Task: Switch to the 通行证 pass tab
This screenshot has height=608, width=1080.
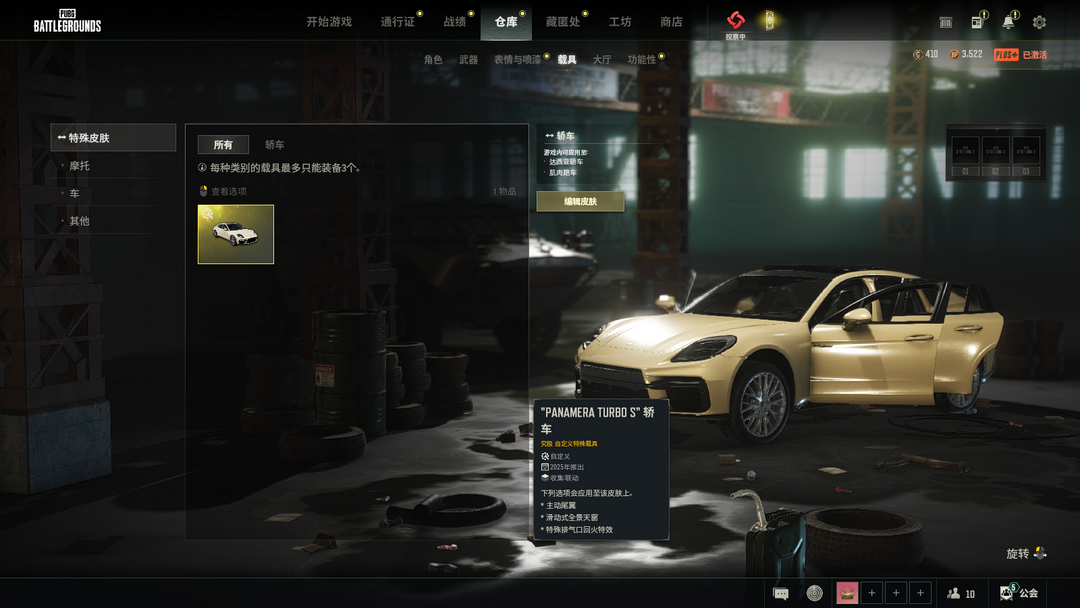Action: 397,22
